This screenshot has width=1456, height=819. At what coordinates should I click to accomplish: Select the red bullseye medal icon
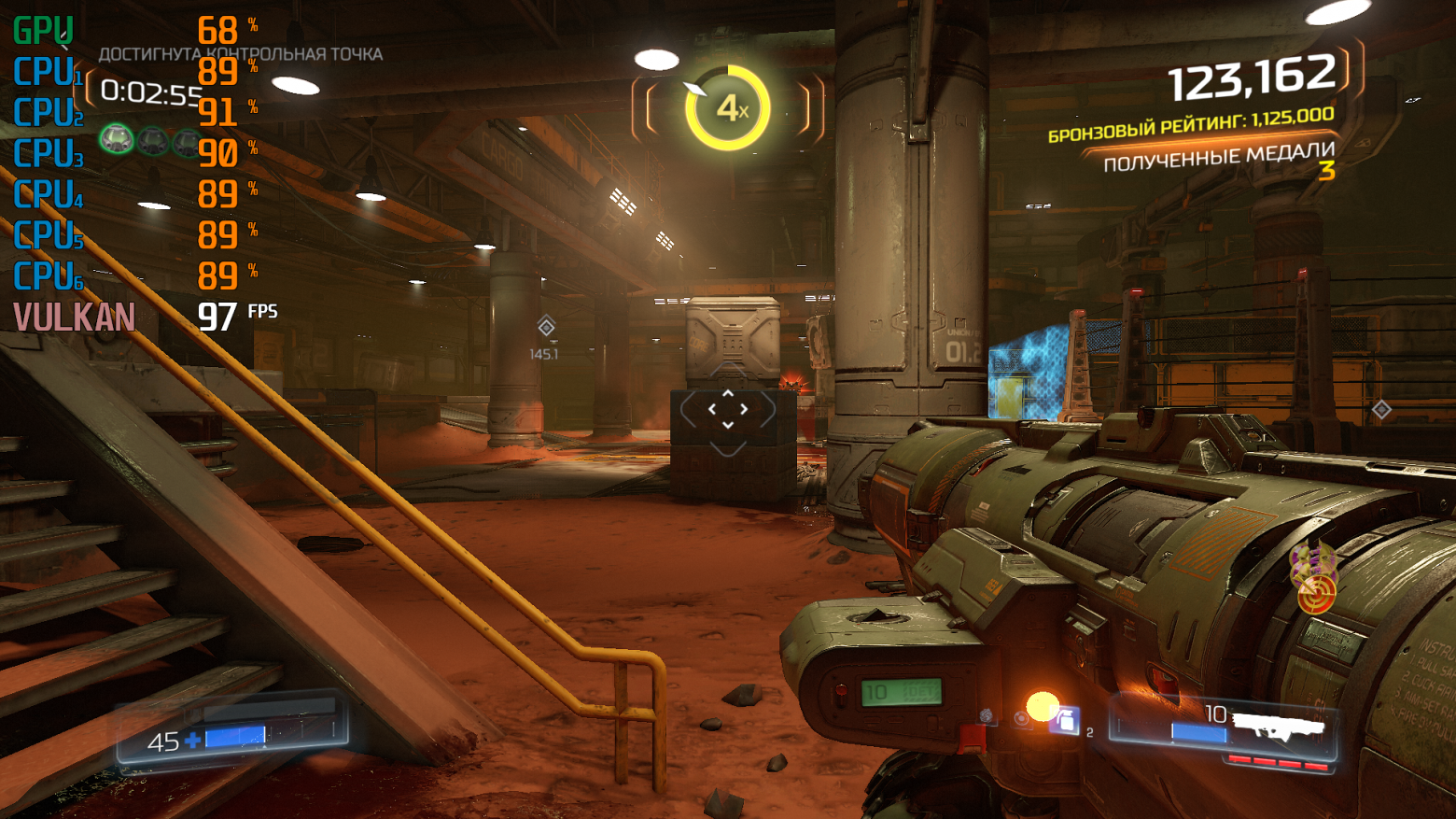click(1316, 594)
